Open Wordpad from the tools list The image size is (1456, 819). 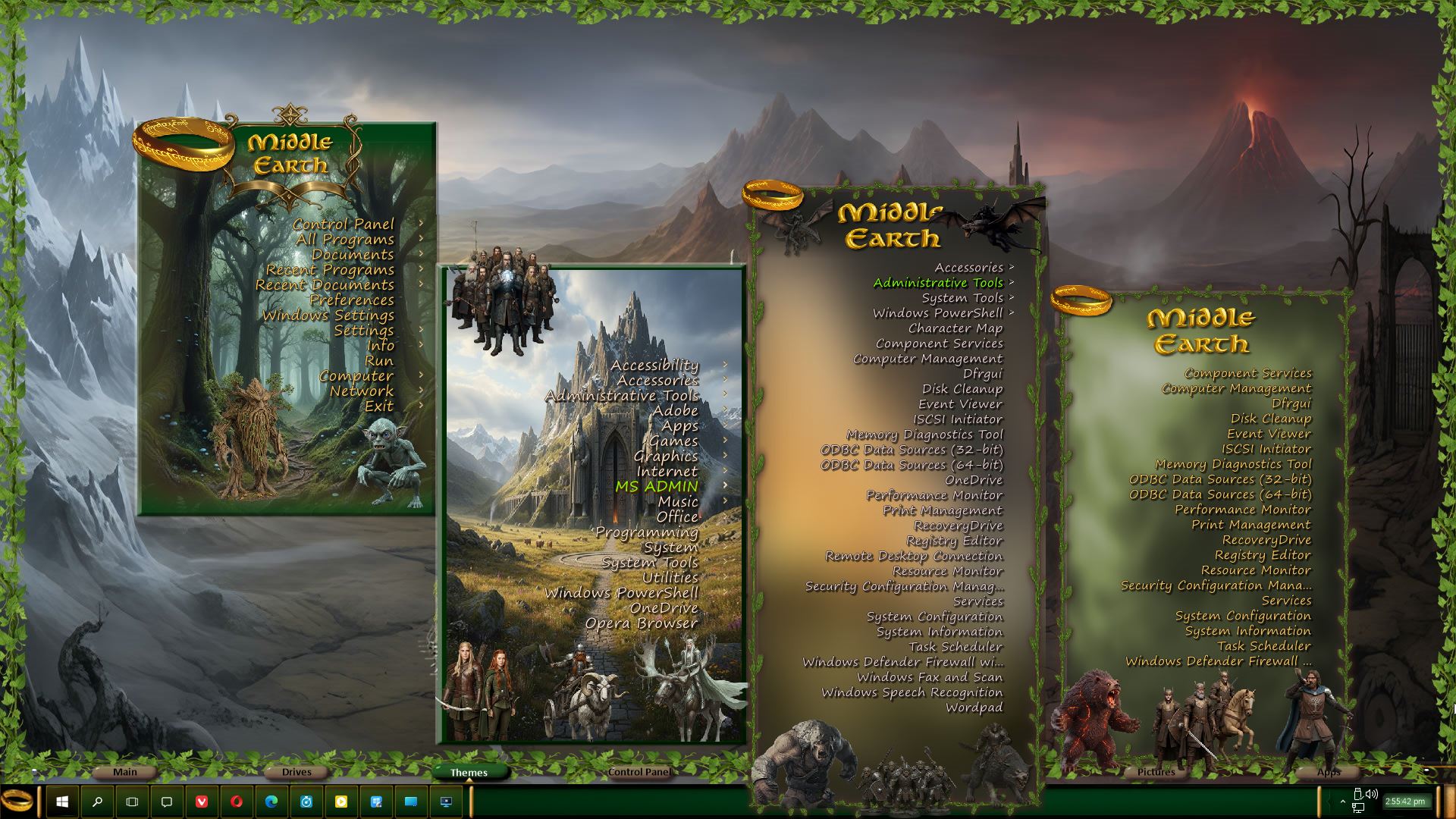click(974, 708)
